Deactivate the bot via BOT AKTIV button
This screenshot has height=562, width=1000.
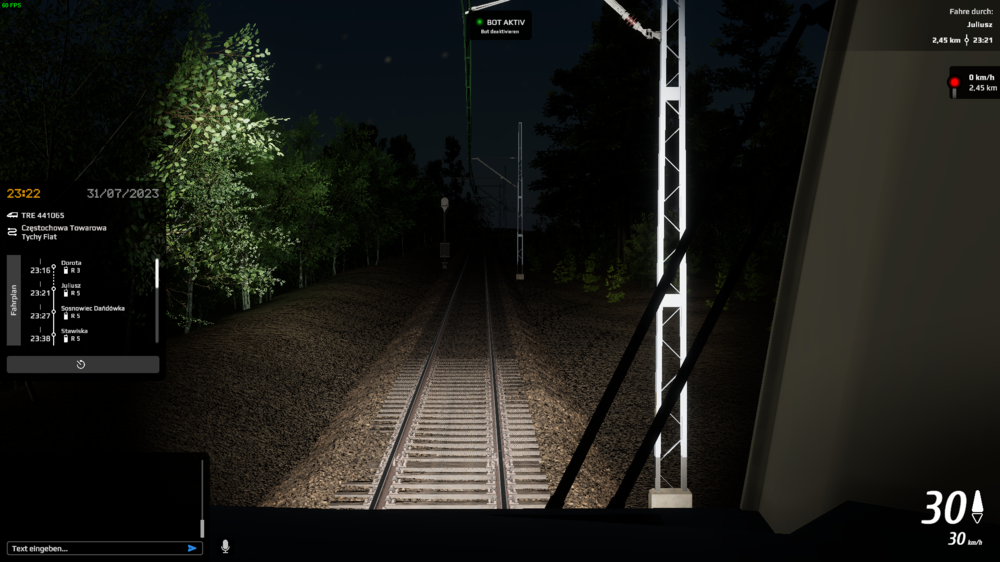pyautogui.click(x=500, y=25)
